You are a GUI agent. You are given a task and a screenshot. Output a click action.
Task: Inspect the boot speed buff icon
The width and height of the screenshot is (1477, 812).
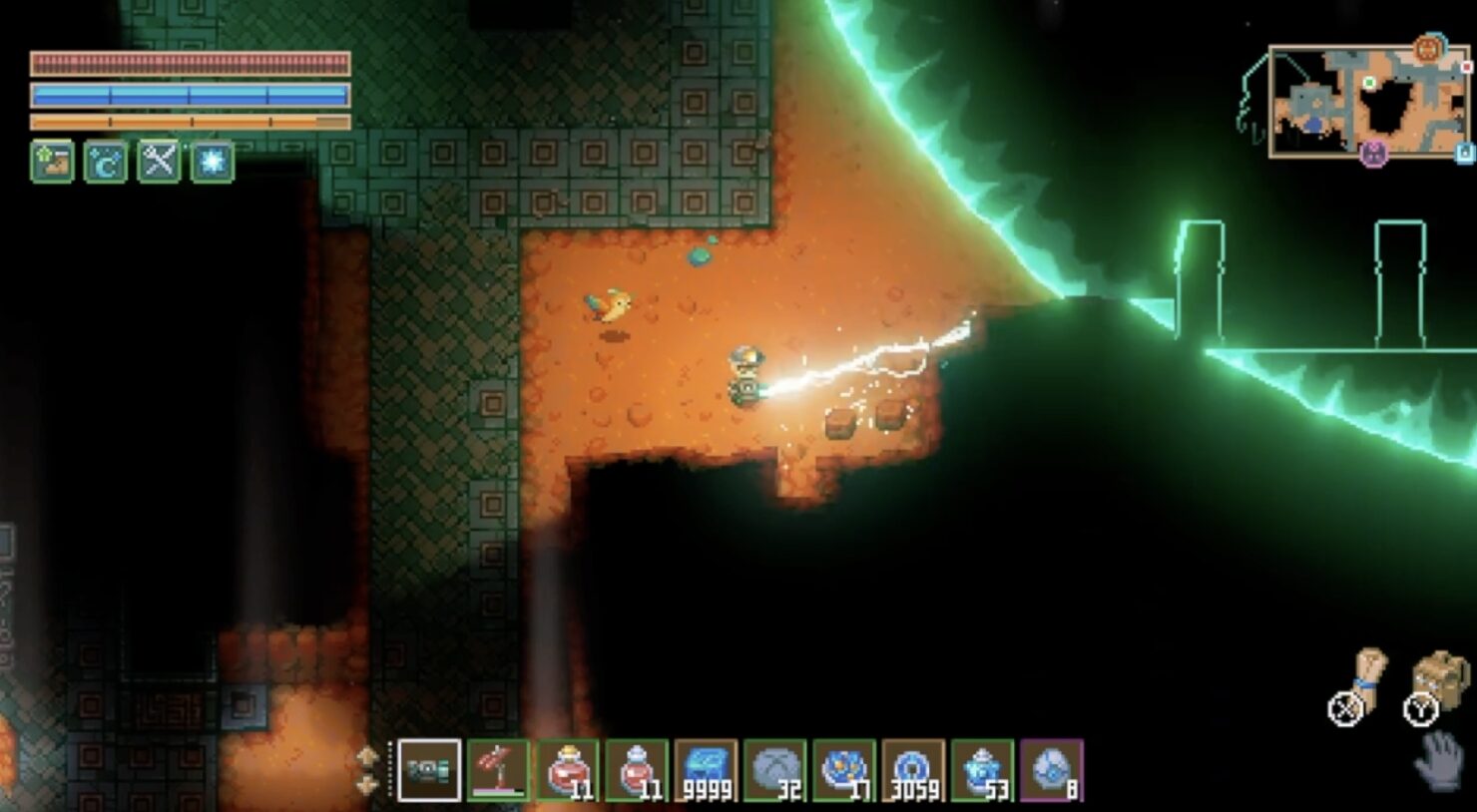pyautogui.click(x=52, y=162)
